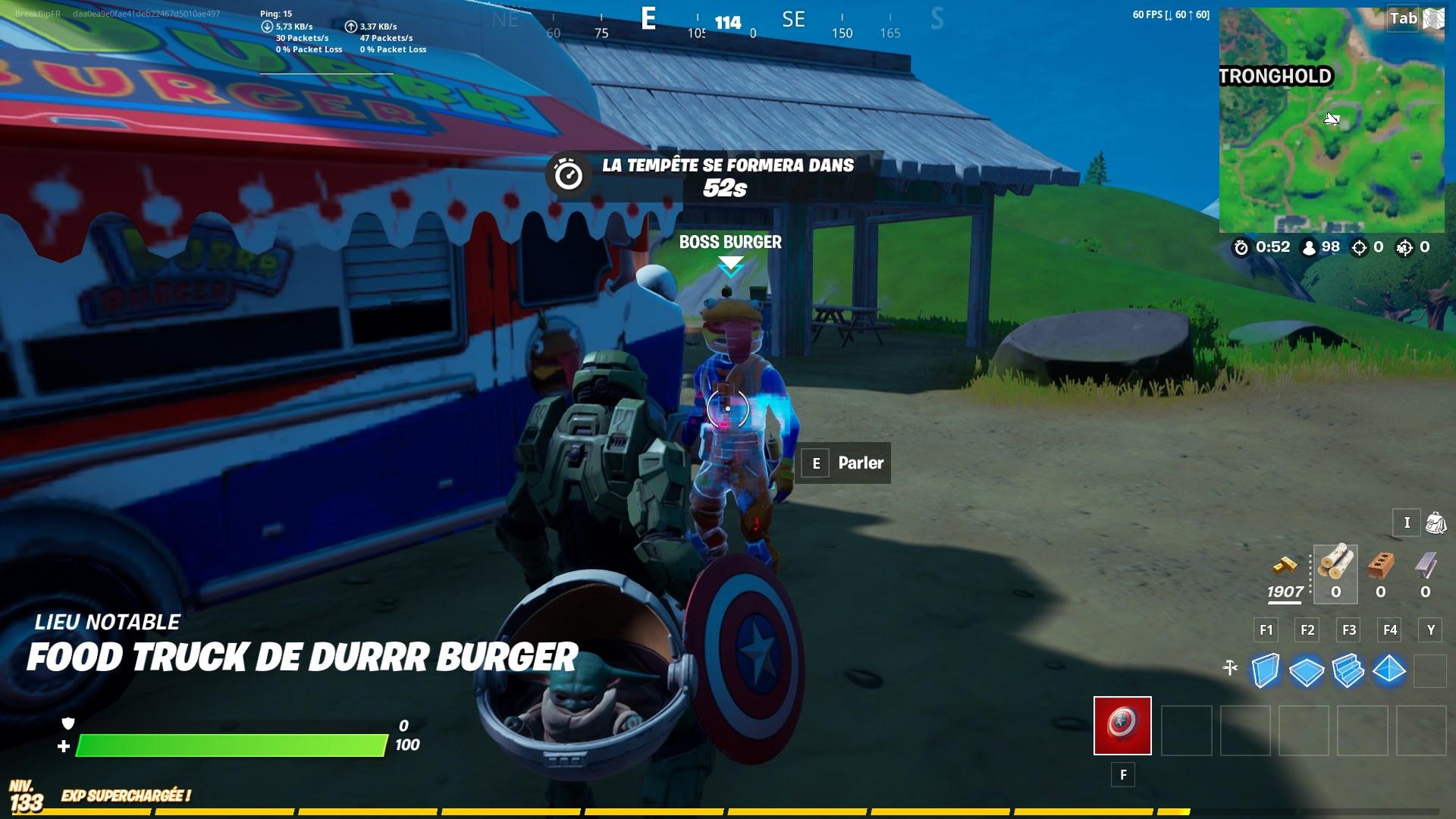The height and width of the screenshot is (819, 1456).
Task: Click the stairs build piece icon
Action: click(x=1350, y=671)
